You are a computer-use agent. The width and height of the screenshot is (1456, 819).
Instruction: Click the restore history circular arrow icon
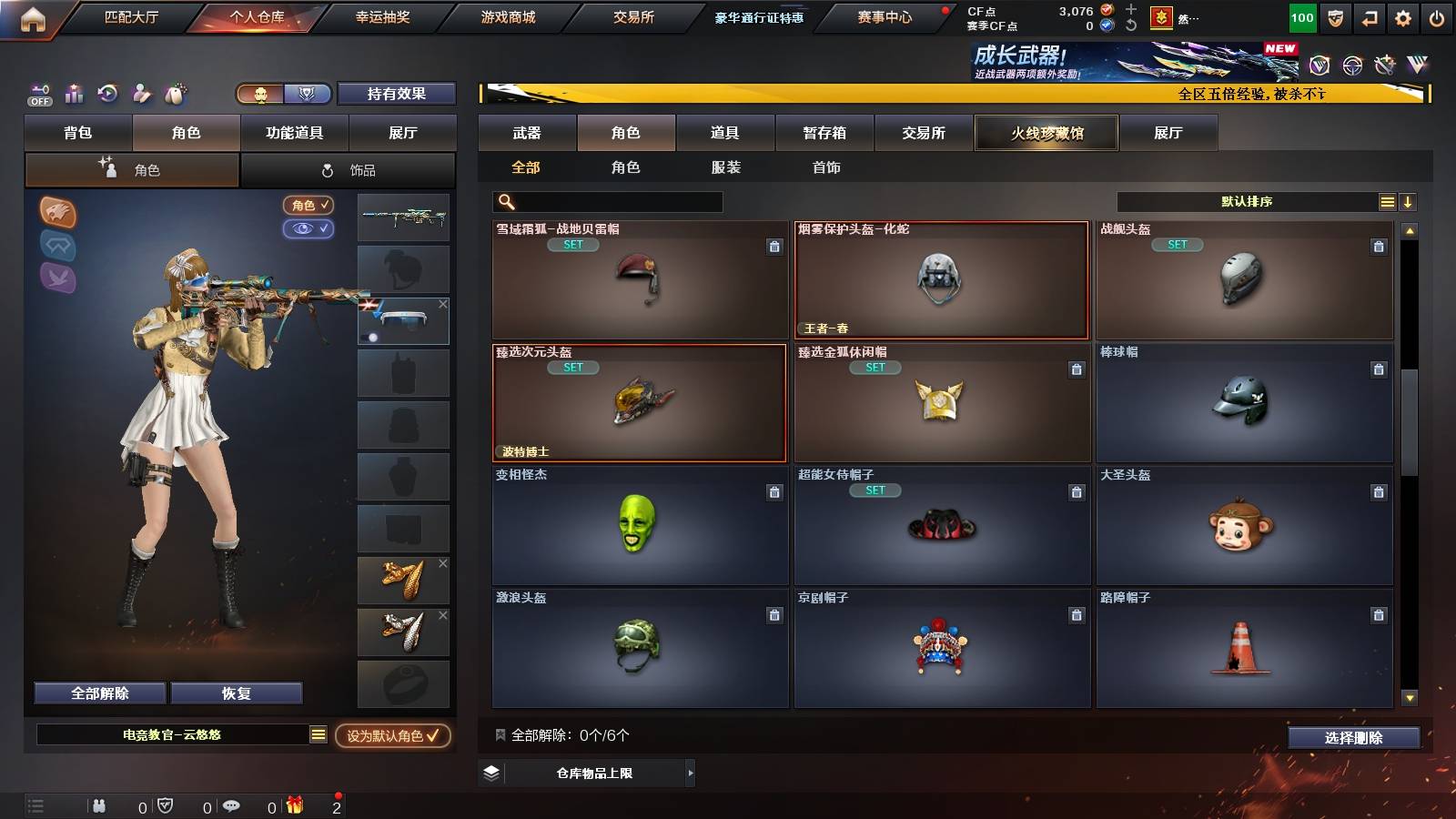coord(107,94)
